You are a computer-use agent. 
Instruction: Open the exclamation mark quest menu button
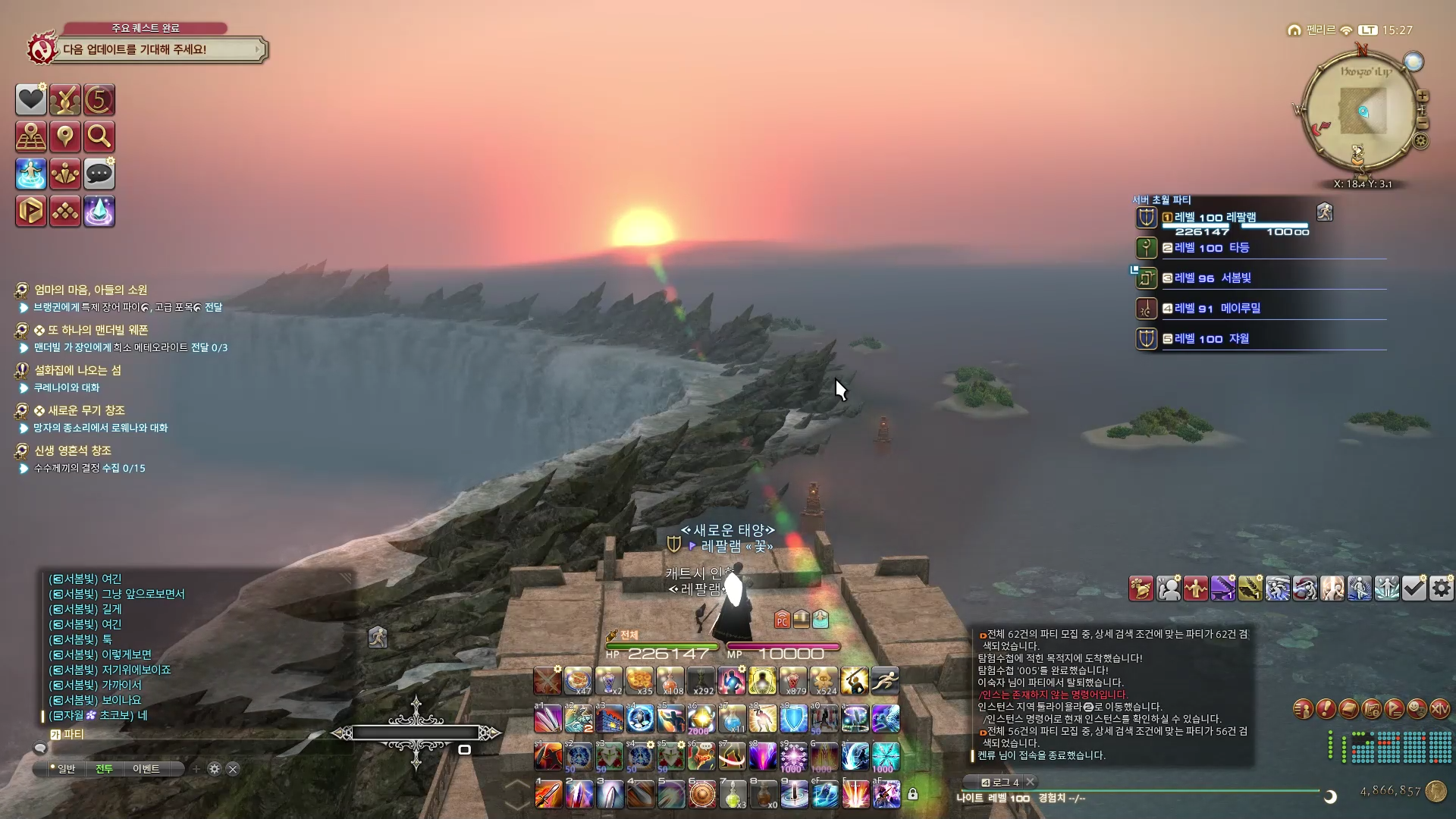(1326, 709)
